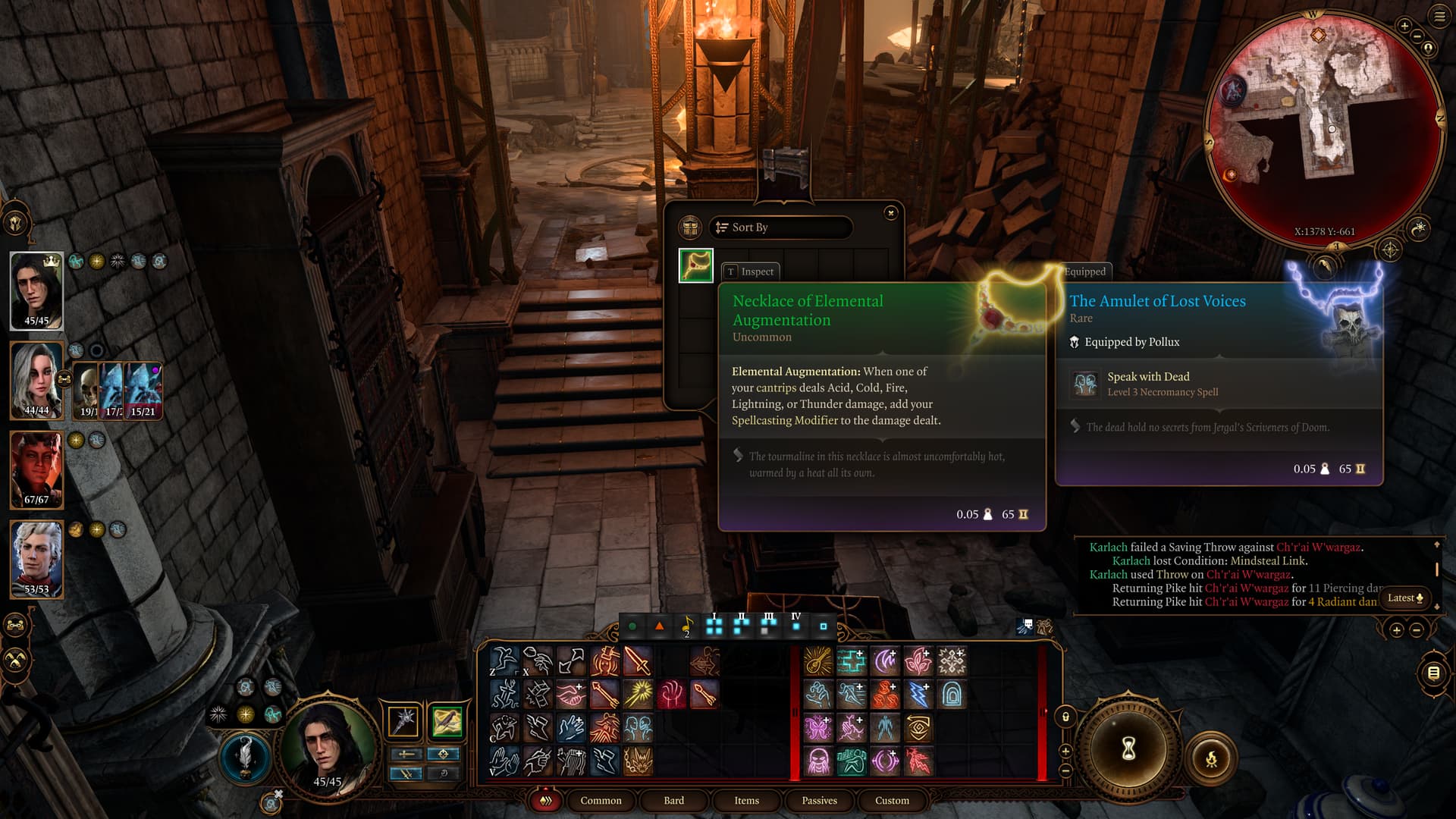Expand the combat log with plus
The width and height of the screenshot is (1456, 819).
tap(1396, 630)
